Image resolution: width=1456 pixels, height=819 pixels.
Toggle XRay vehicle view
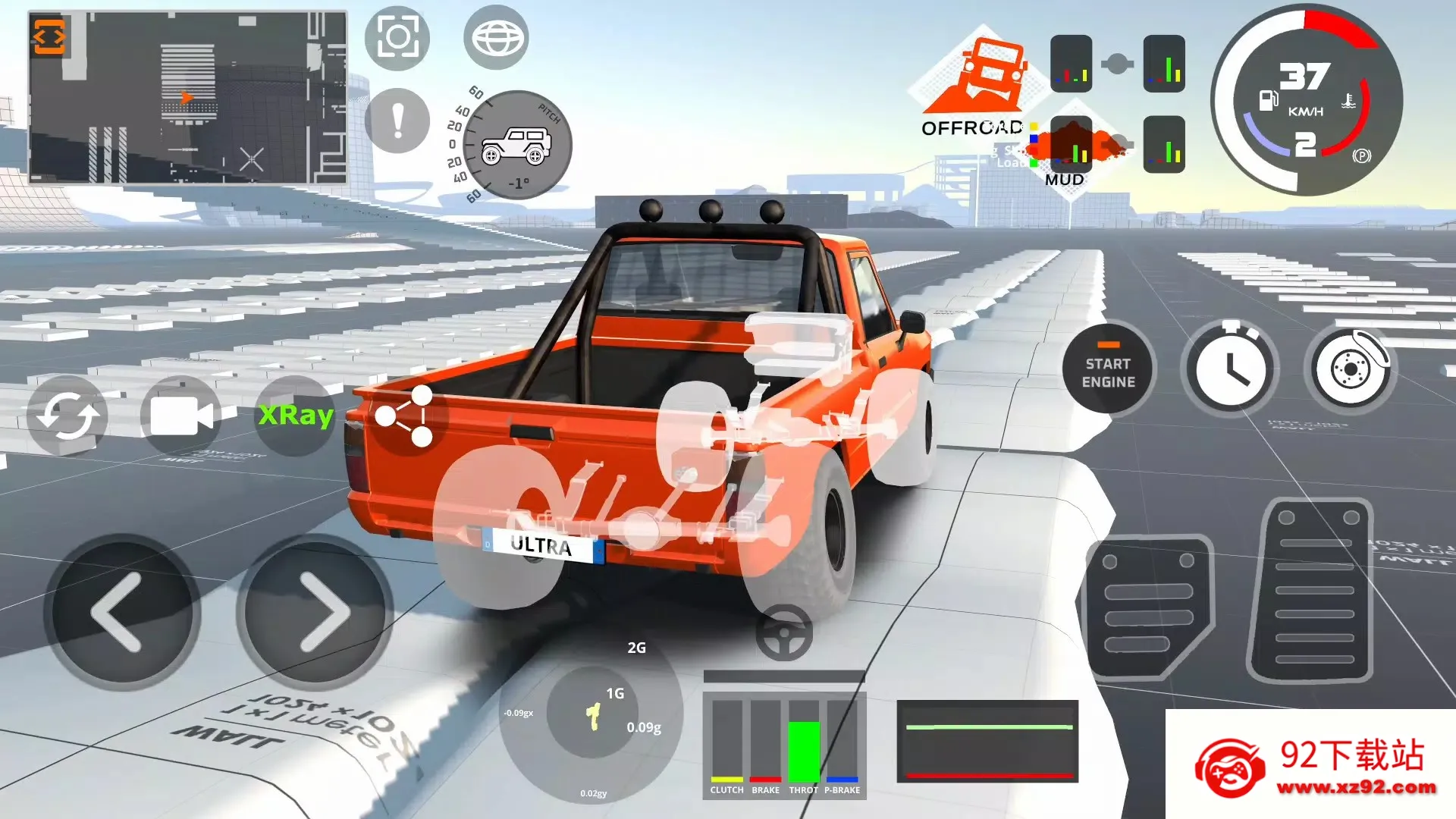[x=294, y=415]
